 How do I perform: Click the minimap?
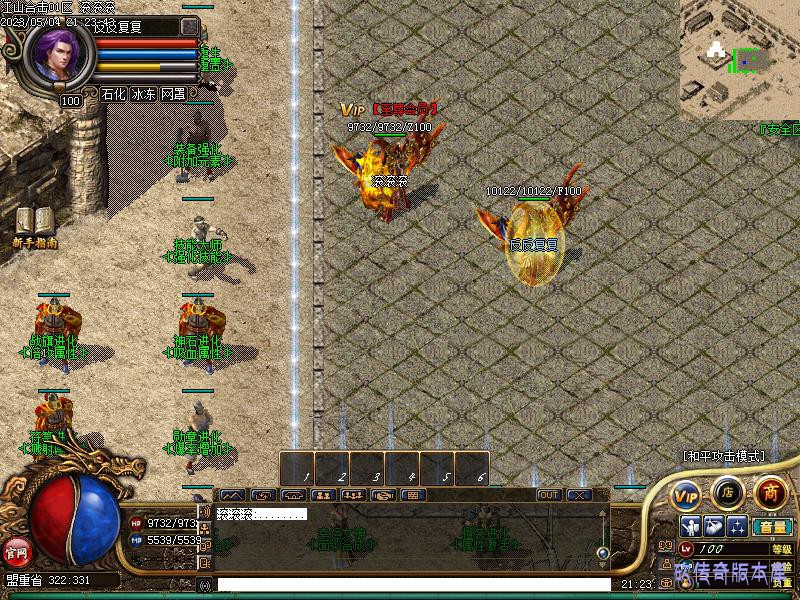(740, 58)
